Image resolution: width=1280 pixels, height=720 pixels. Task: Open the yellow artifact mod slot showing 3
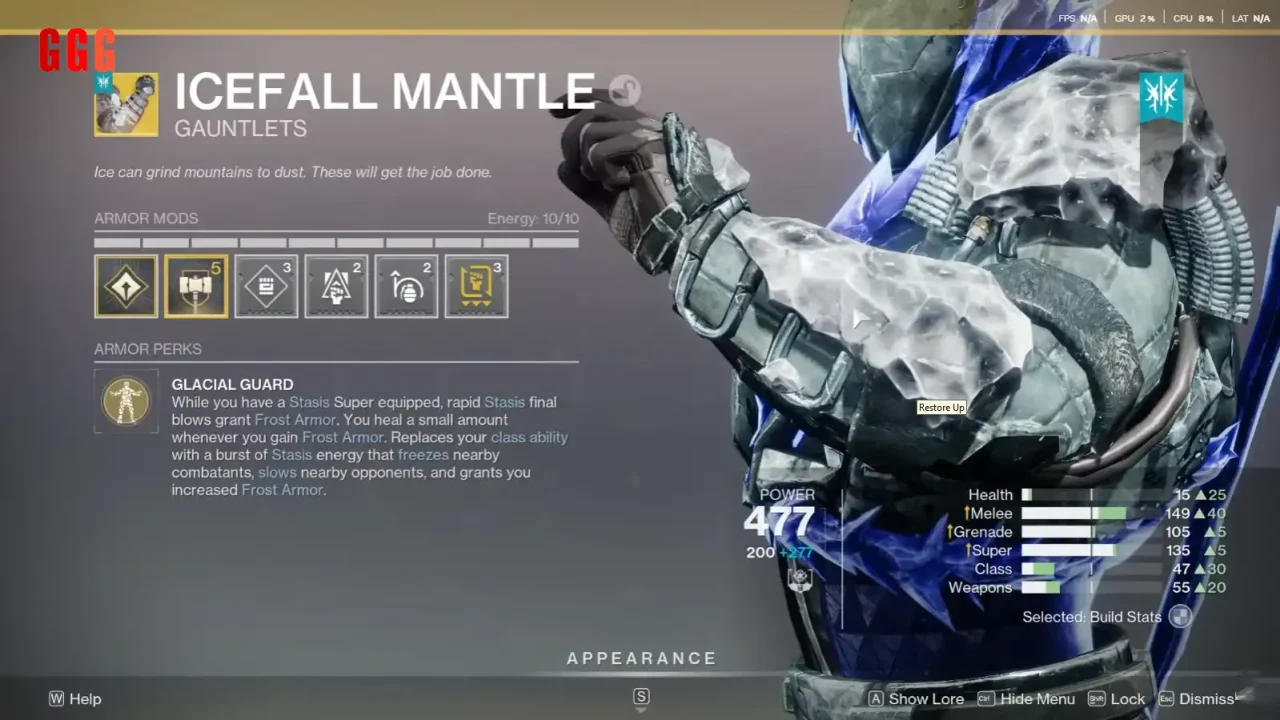476,286
